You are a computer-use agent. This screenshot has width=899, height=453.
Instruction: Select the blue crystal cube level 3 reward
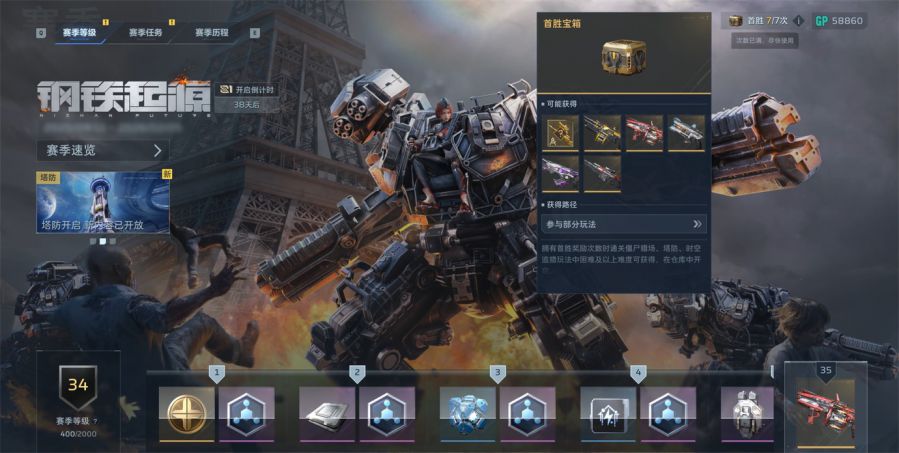468,413
